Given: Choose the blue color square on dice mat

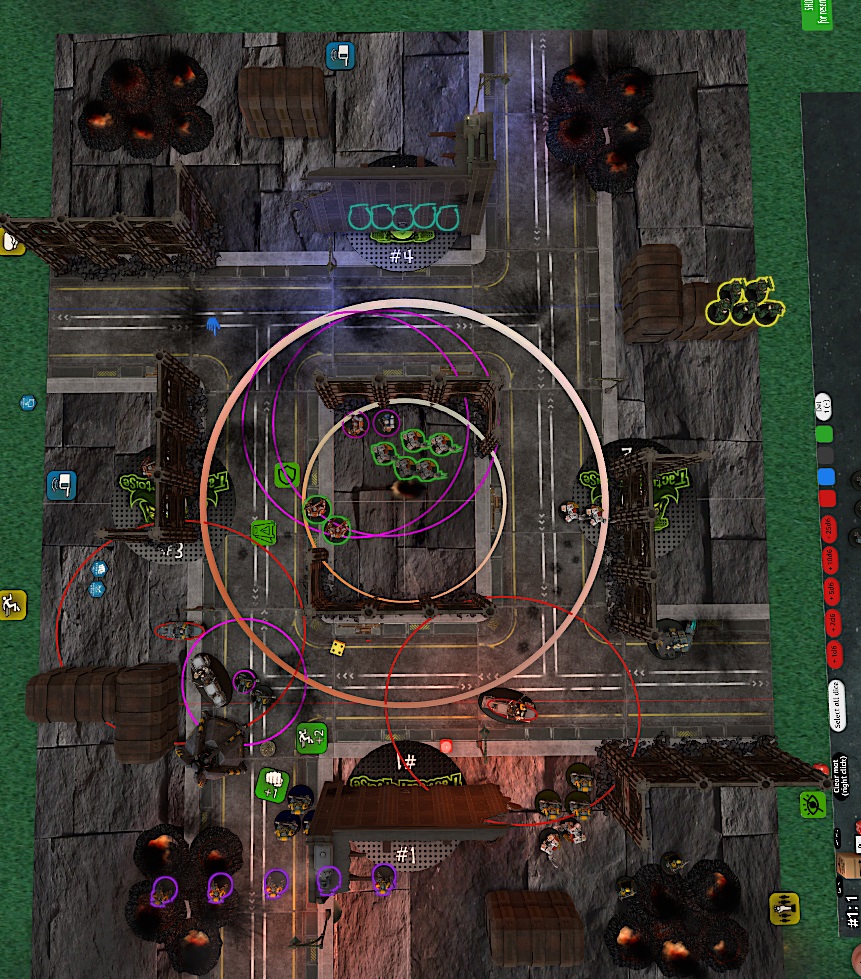Looking at the screenshot, I should point(825,478).
